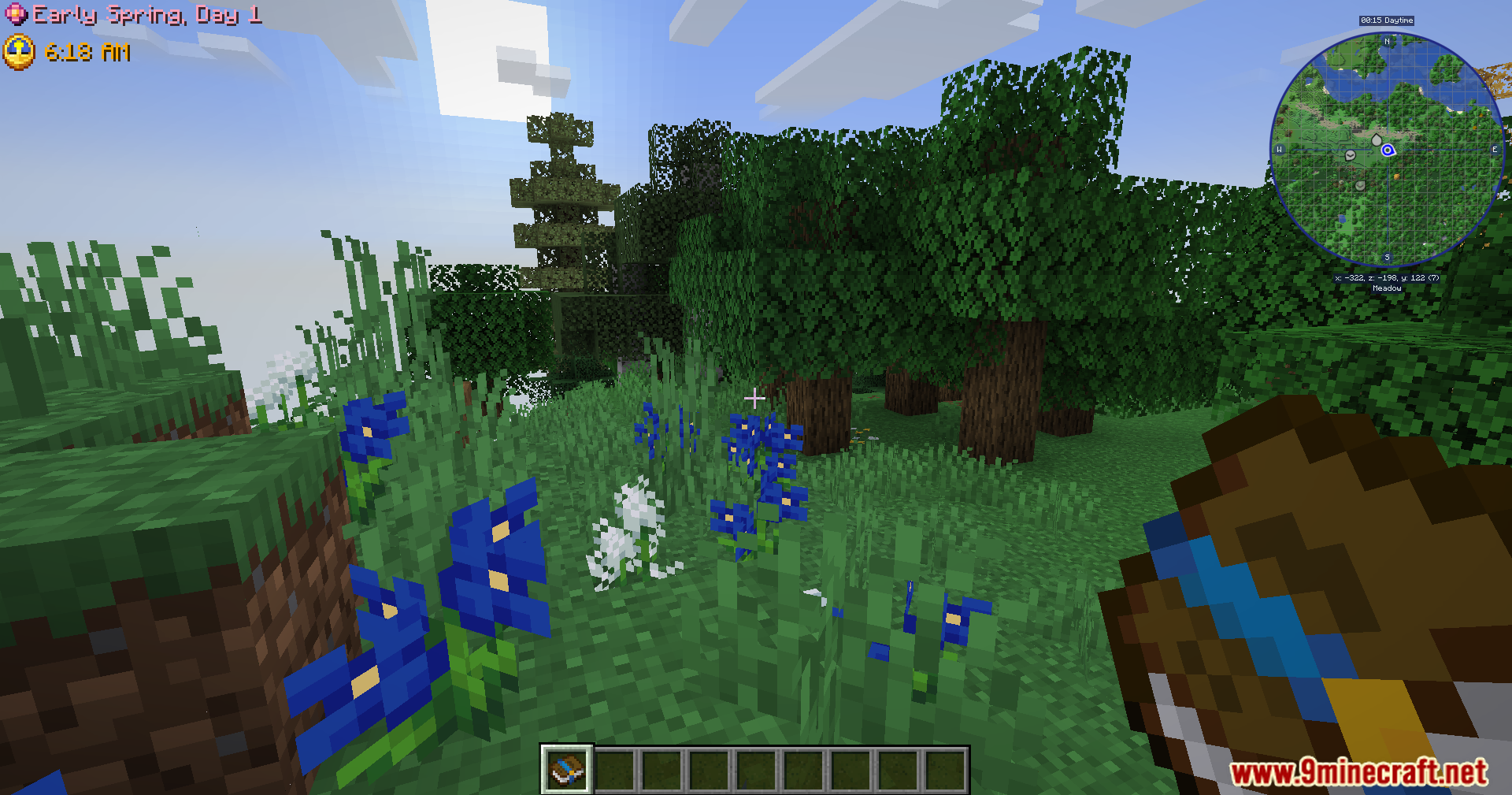The image size is (1512, 795).
Task: Toggle the 00:15 Daytime display above the minimap
Action: 1387,20
